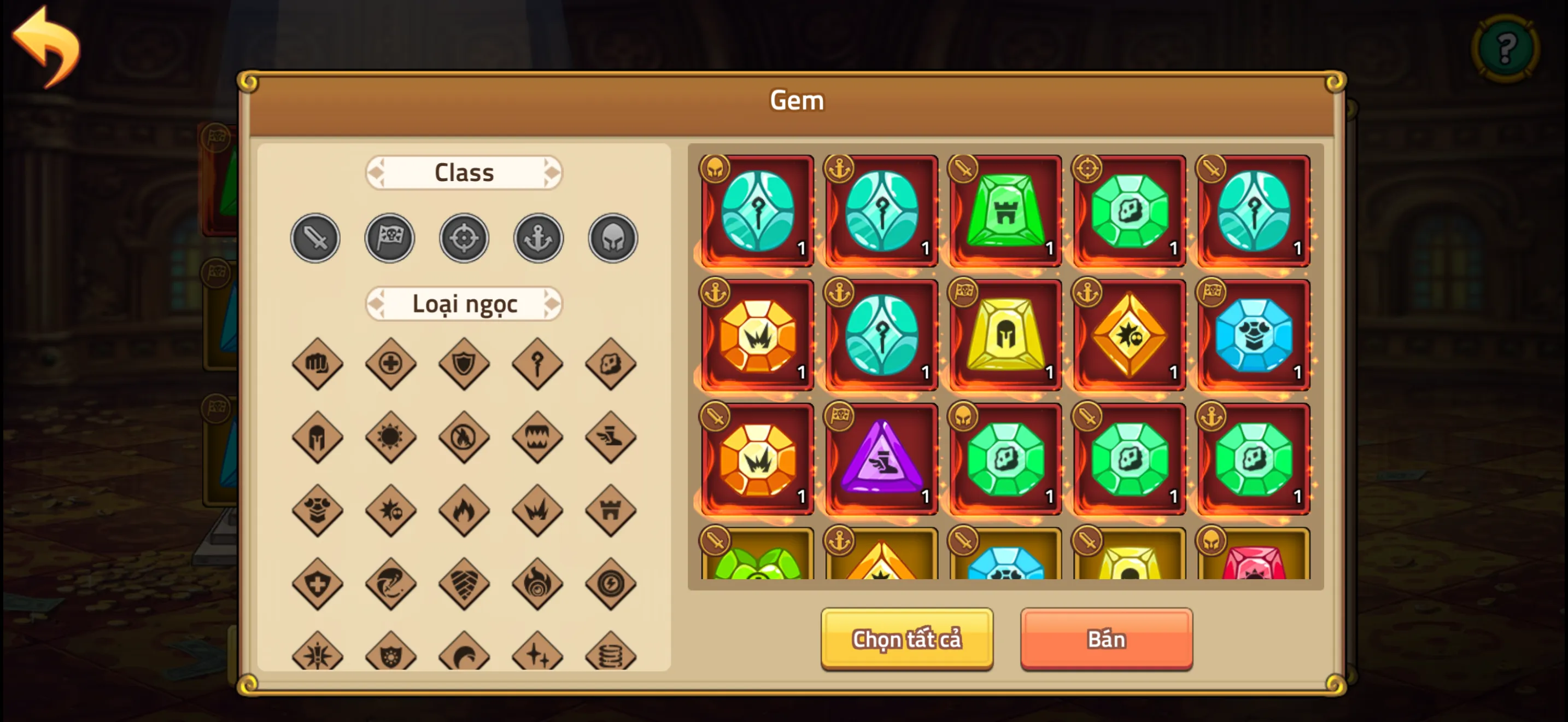Select the sword class filter icon

pyautogui.click(x=315, y=238)
